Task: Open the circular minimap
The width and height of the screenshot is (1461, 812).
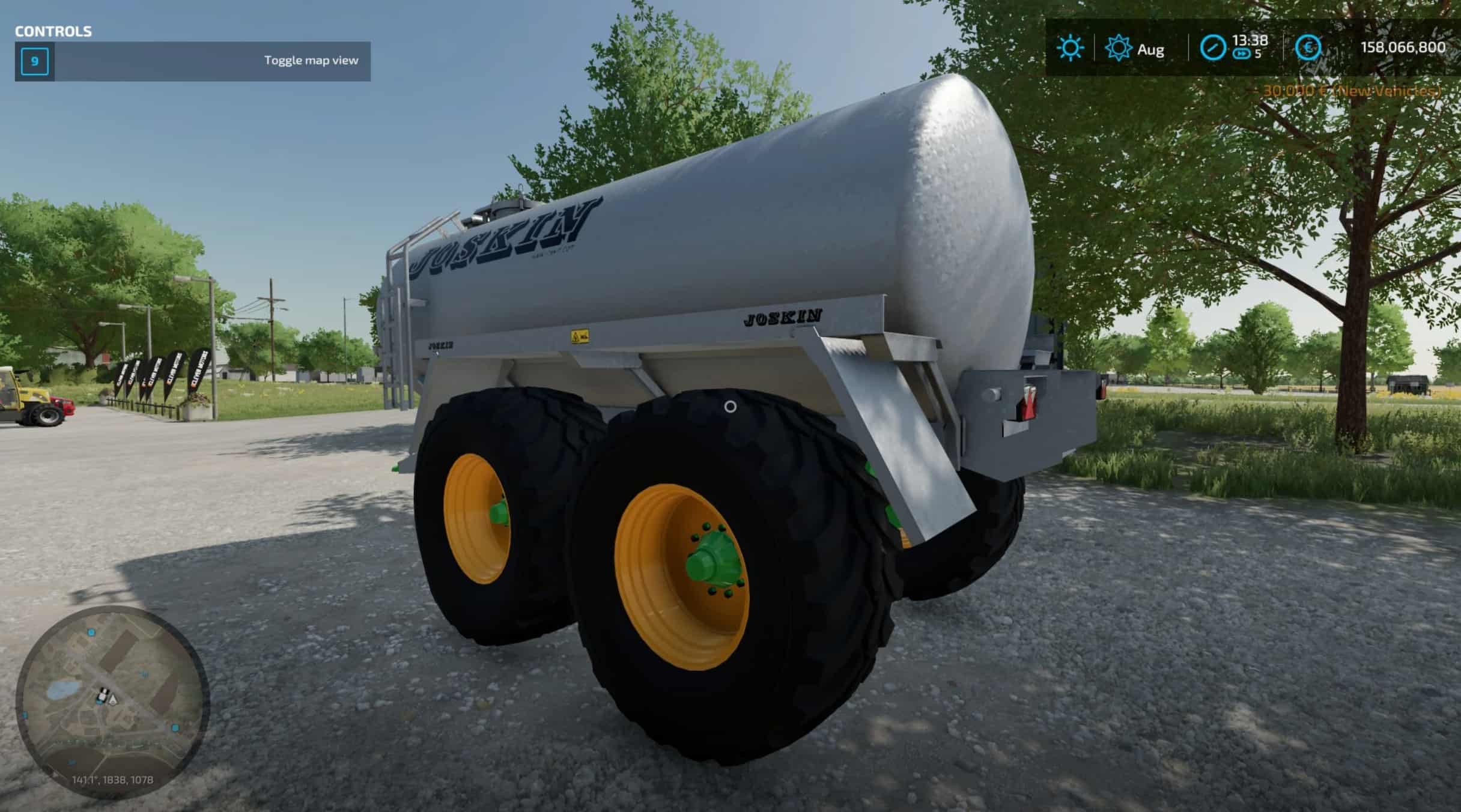Action: coord(112,701)
